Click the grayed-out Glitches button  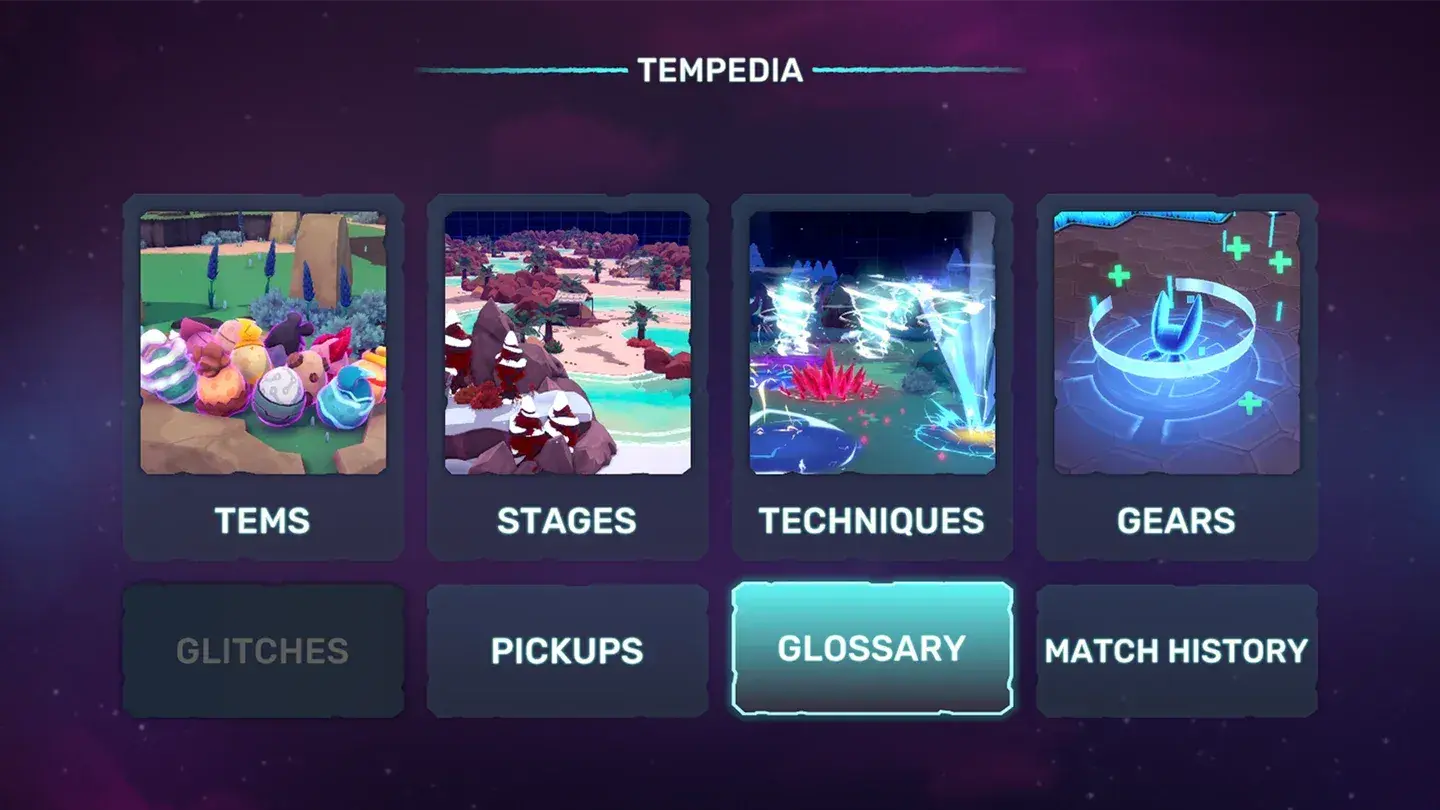264,650
